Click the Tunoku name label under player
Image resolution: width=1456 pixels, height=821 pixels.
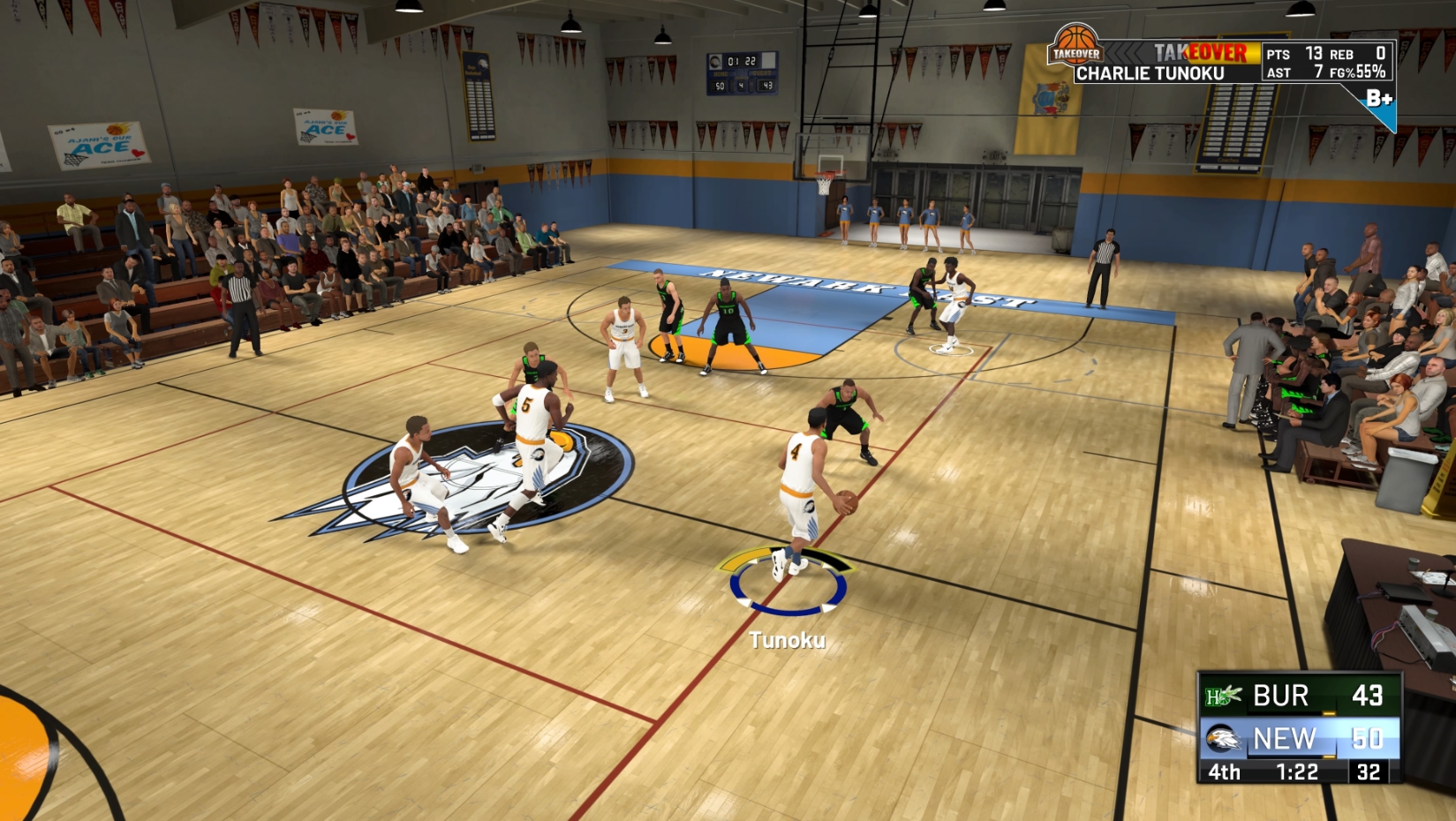[789, 638]
